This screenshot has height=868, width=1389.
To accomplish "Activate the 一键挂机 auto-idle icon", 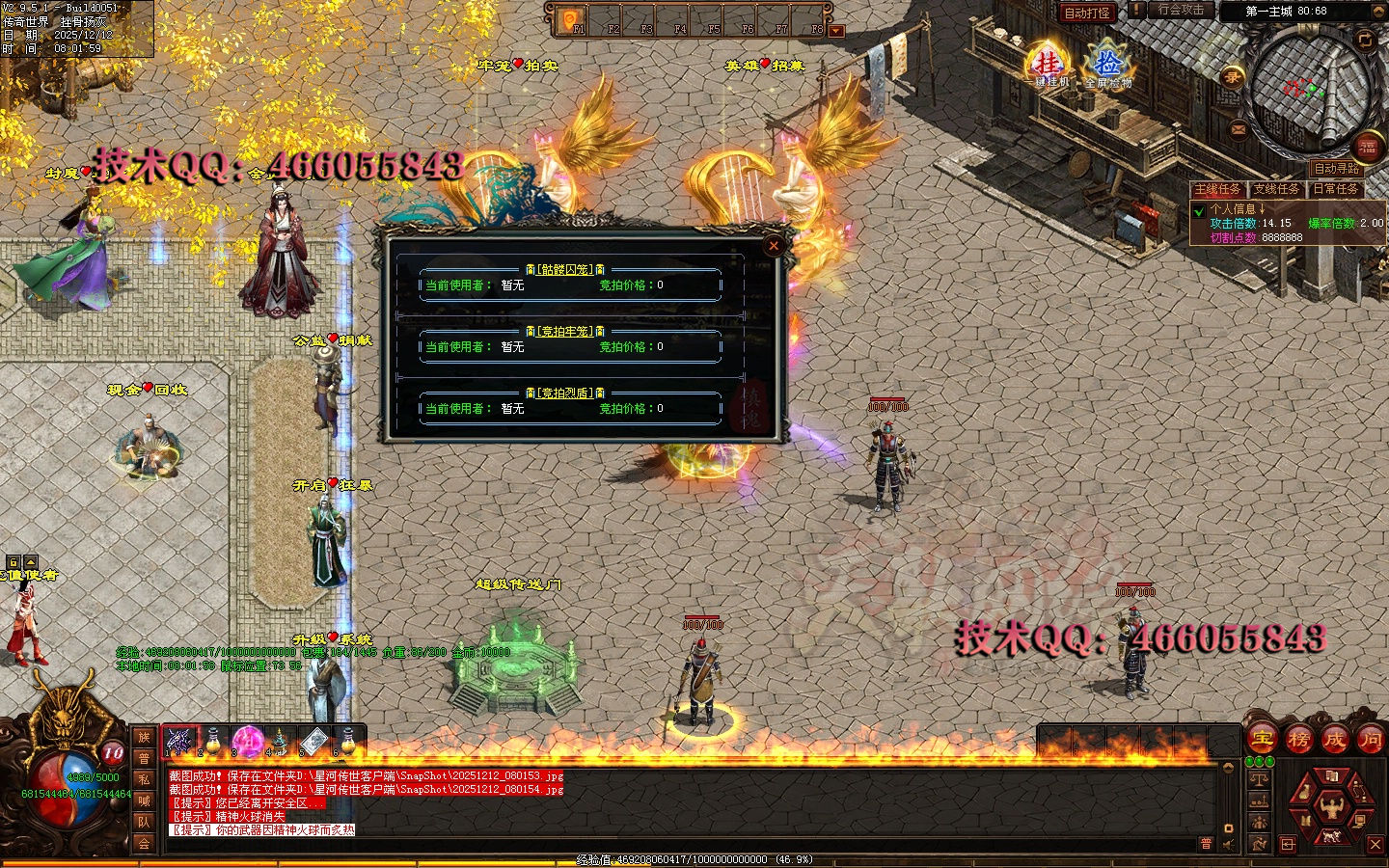I will click(1049, 66).
